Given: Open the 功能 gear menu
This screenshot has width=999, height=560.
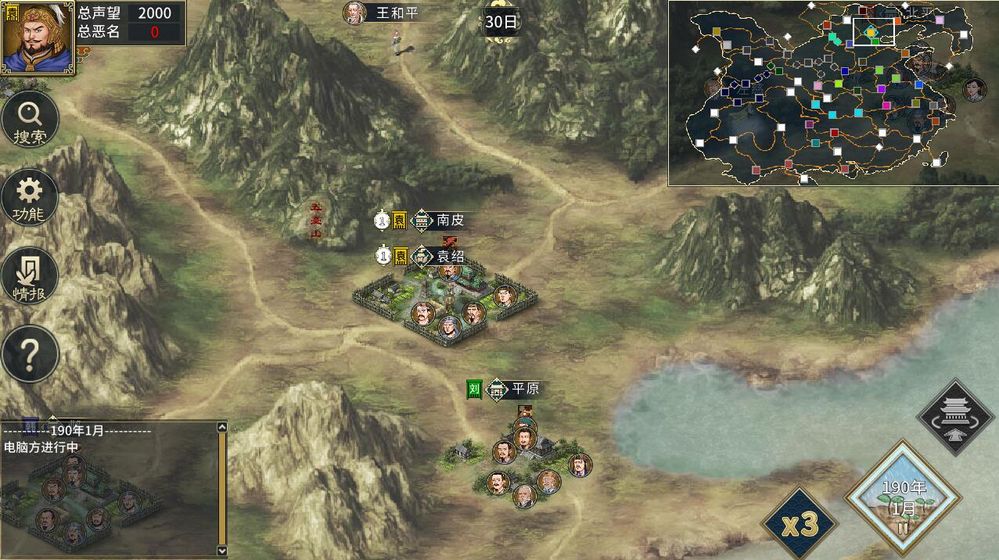Looking at the screenshot, I should (x=30, y=198).
